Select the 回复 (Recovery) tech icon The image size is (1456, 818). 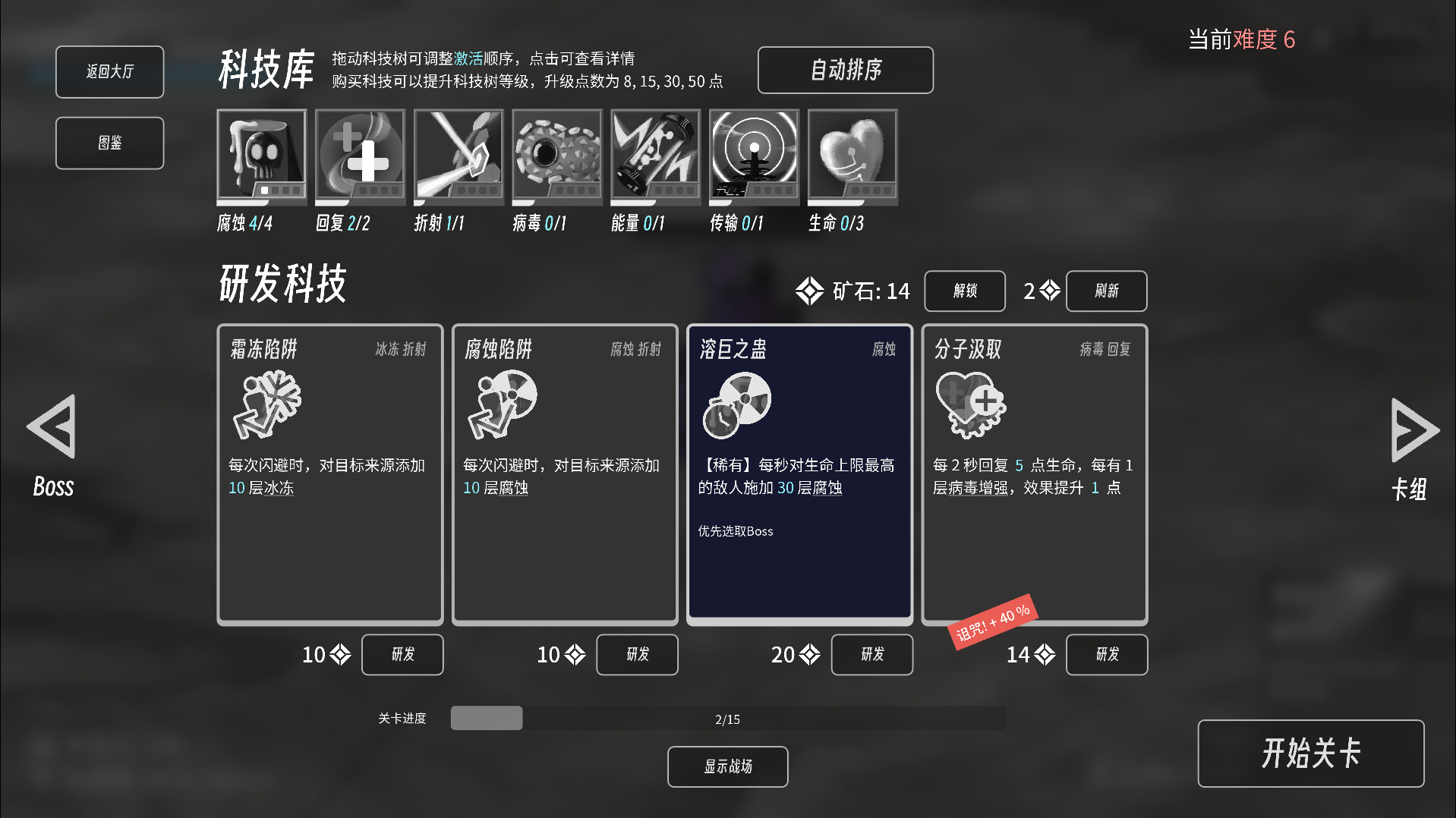[x=360, y=156]
